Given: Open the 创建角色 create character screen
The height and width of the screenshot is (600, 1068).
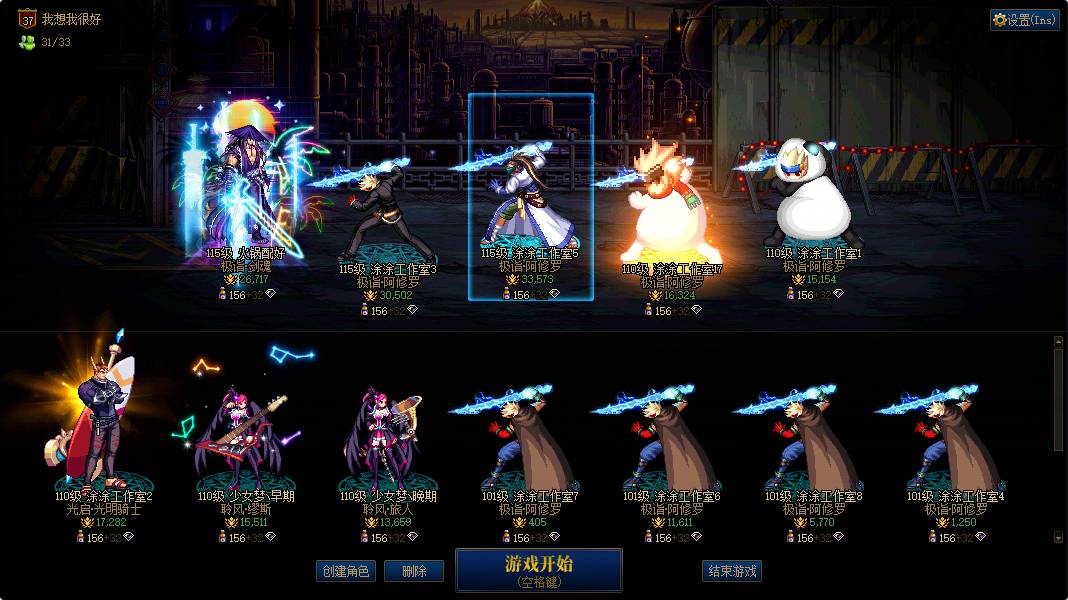Looking at the screenshot, I should [x=345, y=572].
